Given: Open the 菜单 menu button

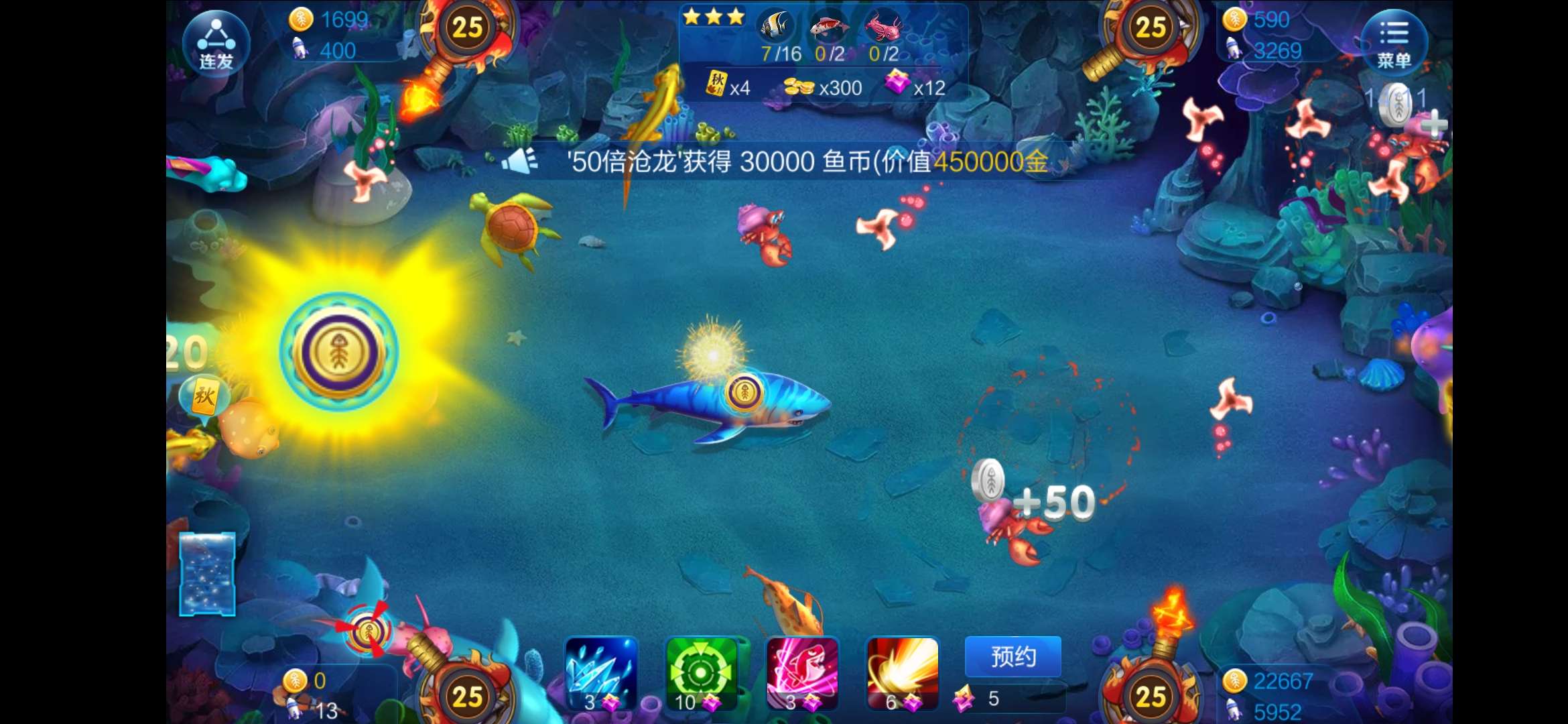Looking at the screenshot, I should pyautogui.click(x=1394, y=42).
